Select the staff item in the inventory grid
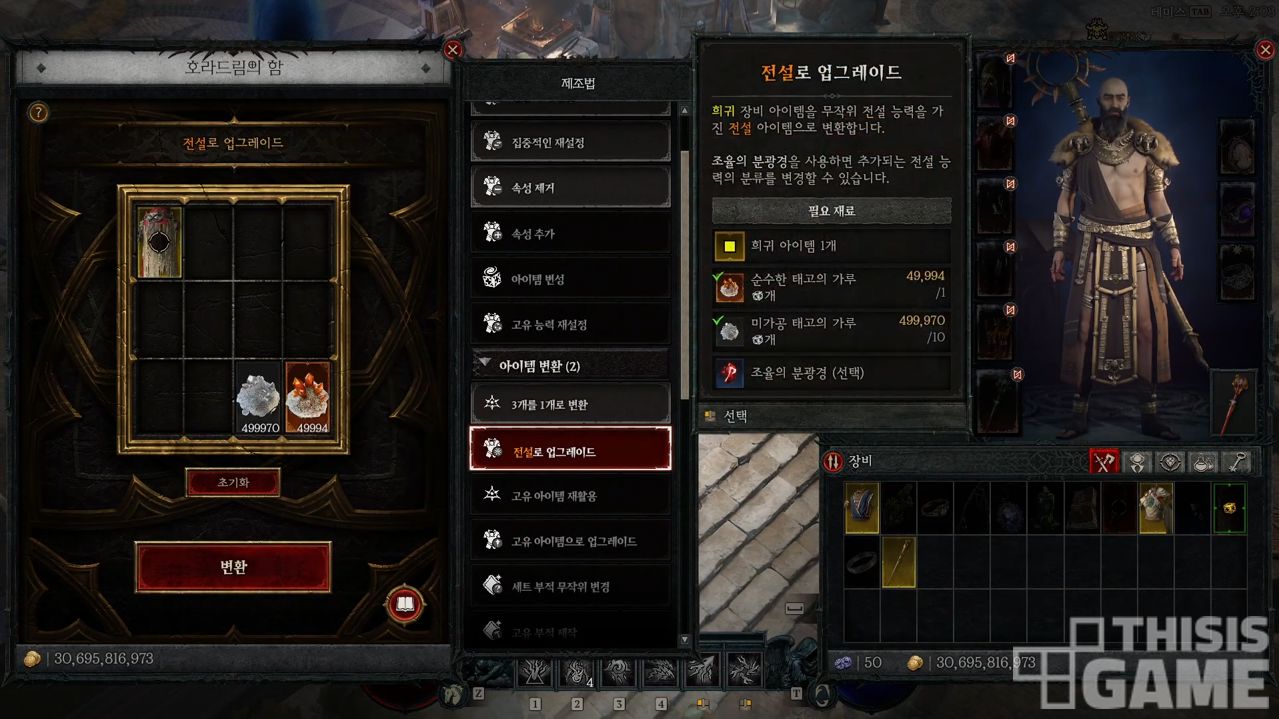This screenshot has height=719, width=1279. (898, 561)
